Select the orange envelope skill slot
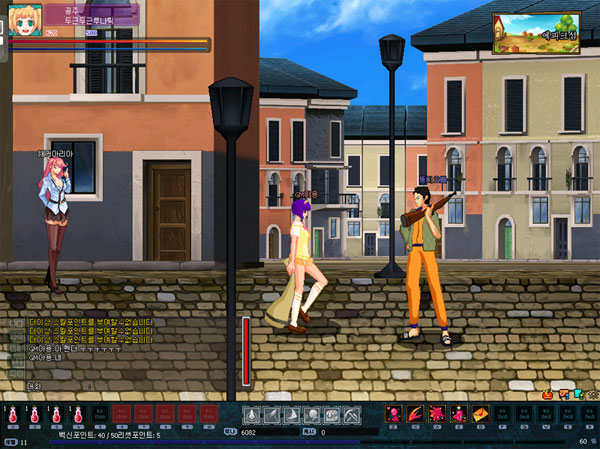600x449 pixels. point(480,414)
